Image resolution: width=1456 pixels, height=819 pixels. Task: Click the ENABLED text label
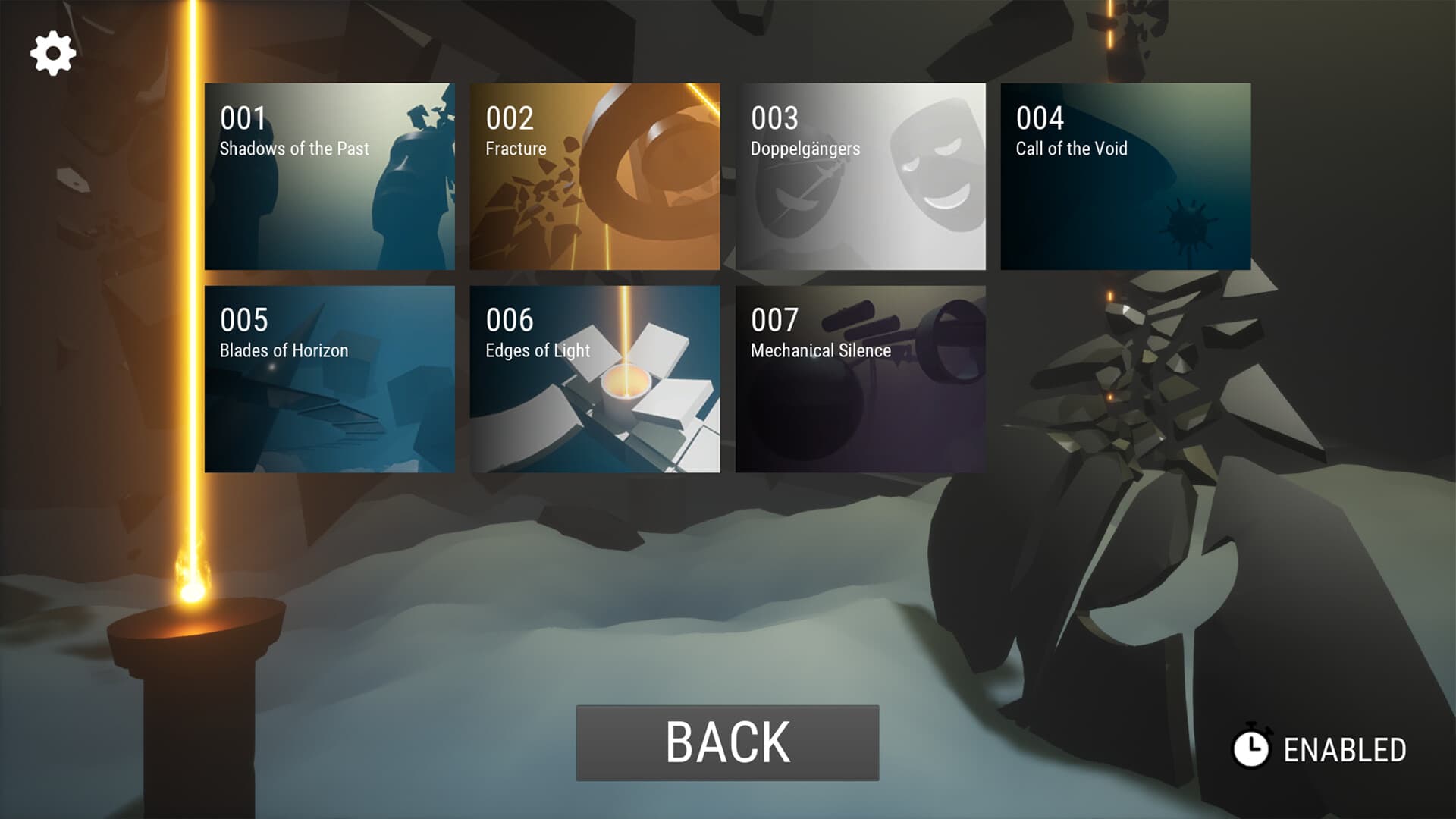pyautogui.click(x=1345, y=751)
